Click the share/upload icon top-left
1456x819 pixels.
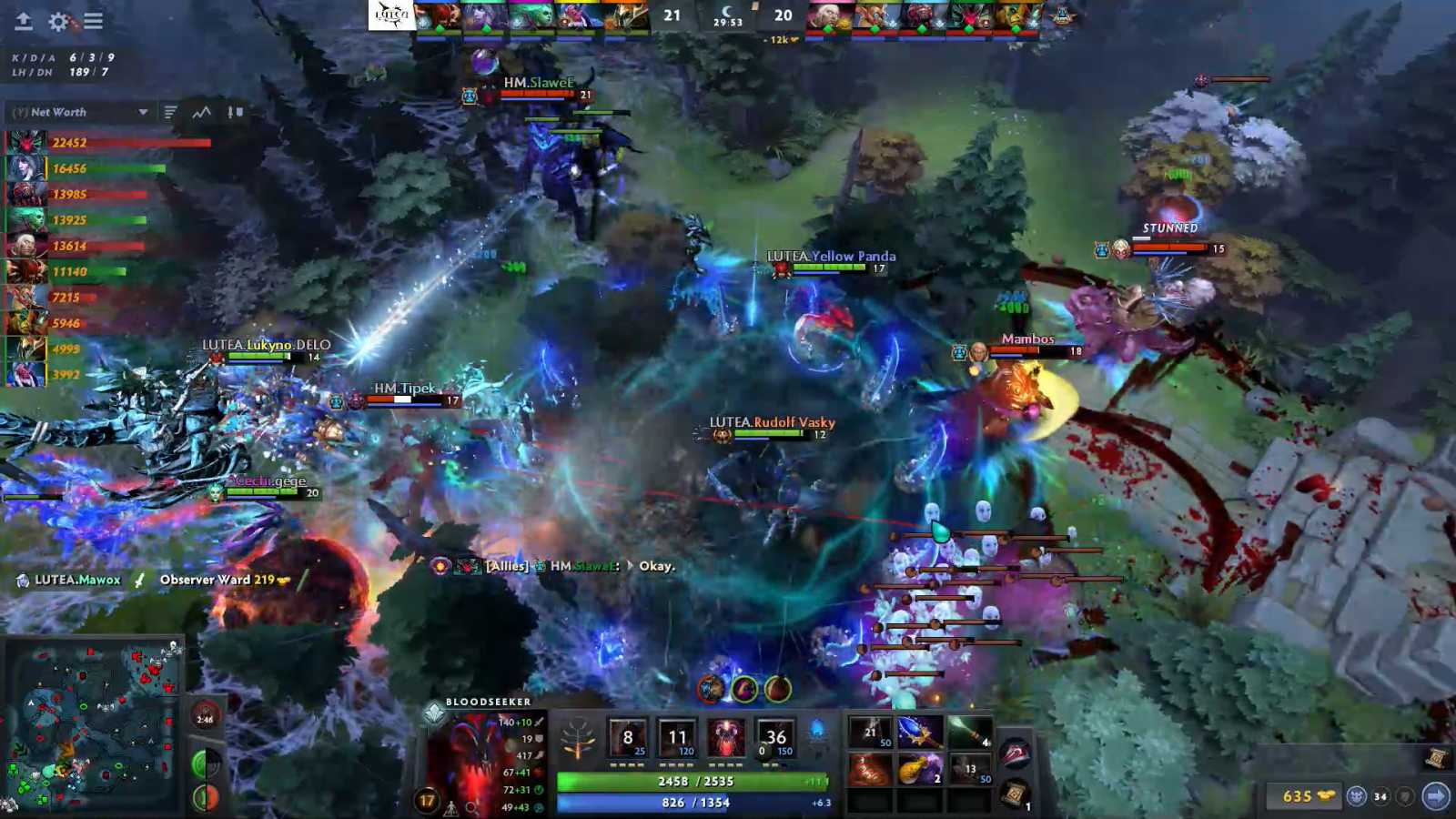tap(24, 22)
